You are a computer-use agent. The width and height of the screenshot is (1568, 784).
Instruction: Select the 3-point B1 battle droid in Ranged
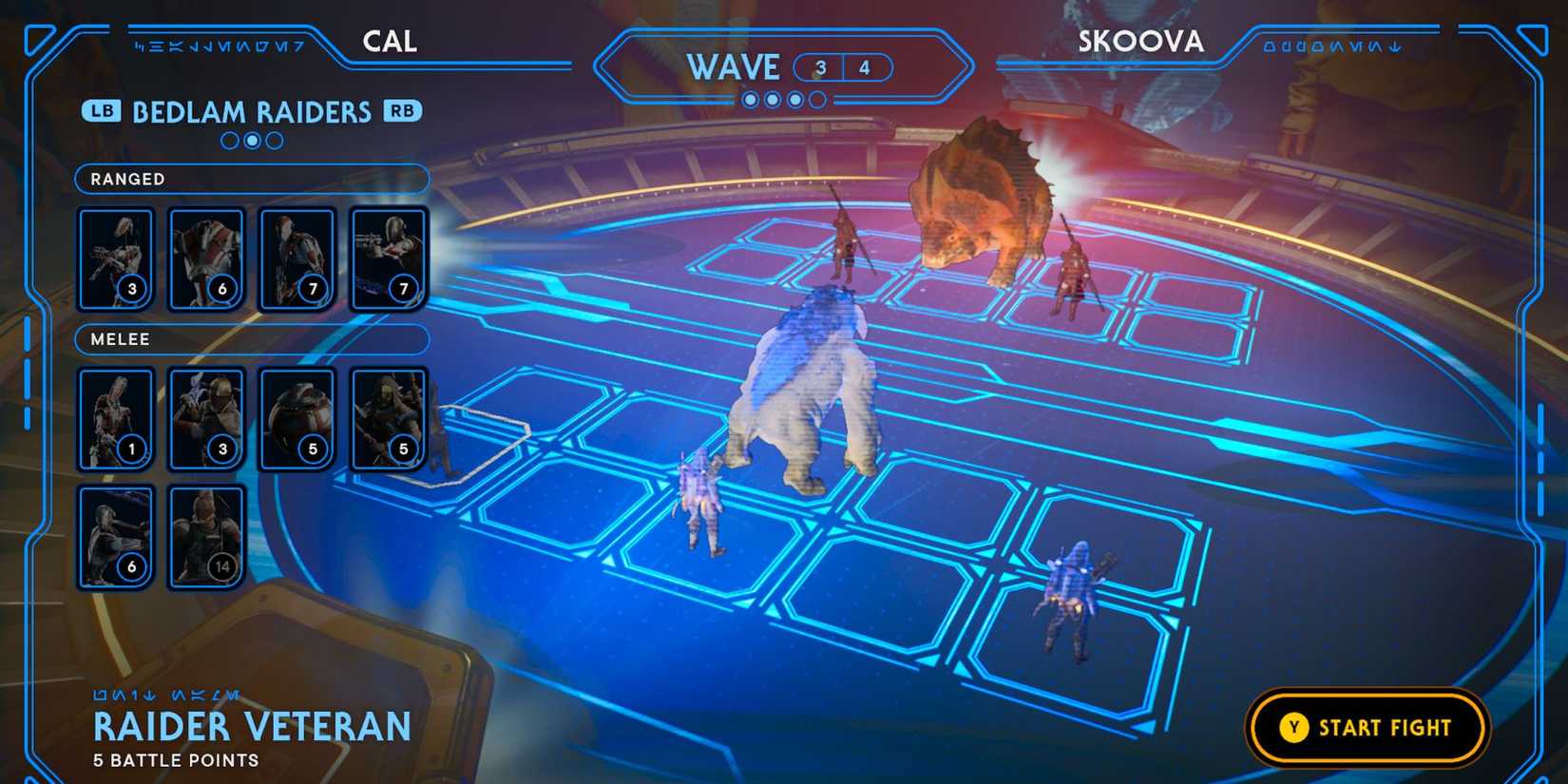point(115,257)
